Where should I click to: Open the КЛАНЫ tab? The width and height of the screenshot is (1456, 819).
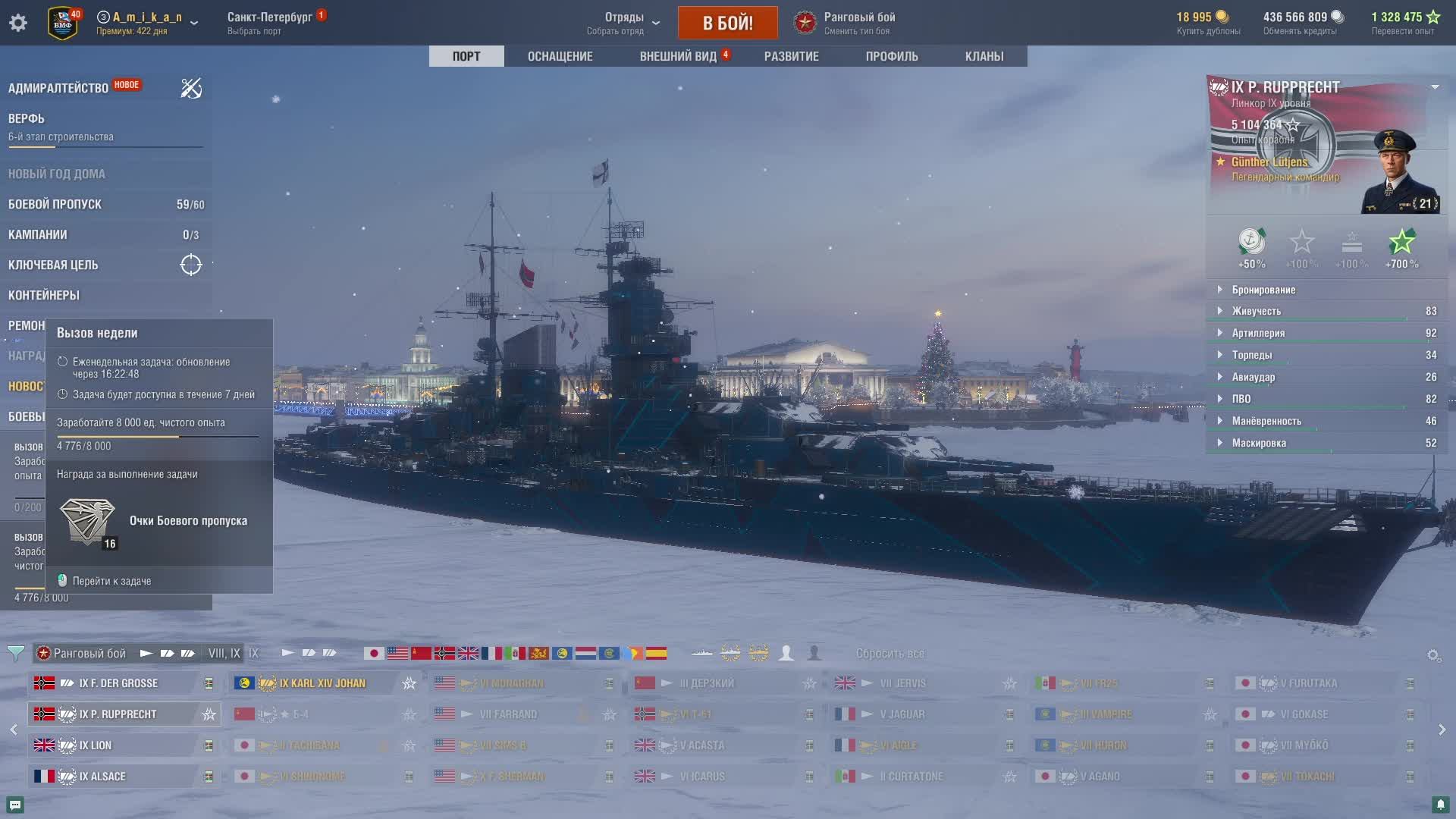click(x=984, y=56)
